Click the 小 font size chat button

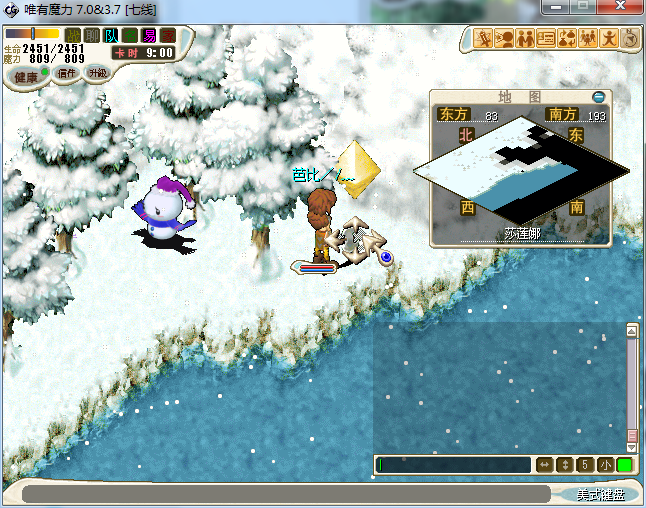click(606, 465)
